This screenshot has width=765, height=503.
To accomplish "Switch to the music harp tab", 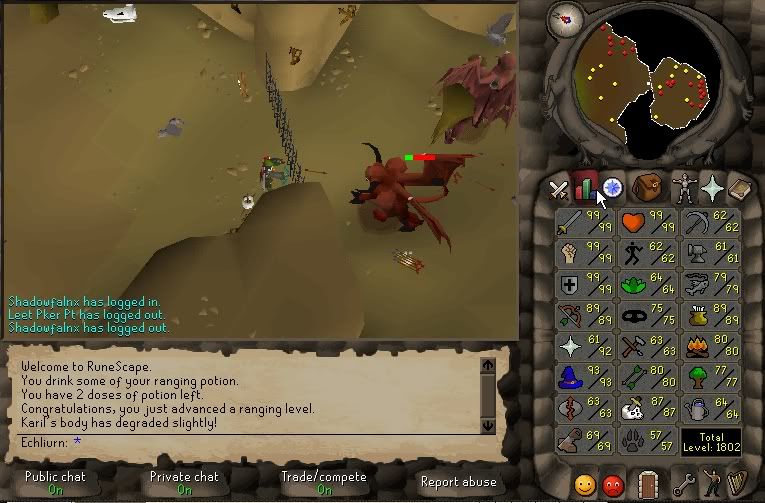I will coord(741,486).
